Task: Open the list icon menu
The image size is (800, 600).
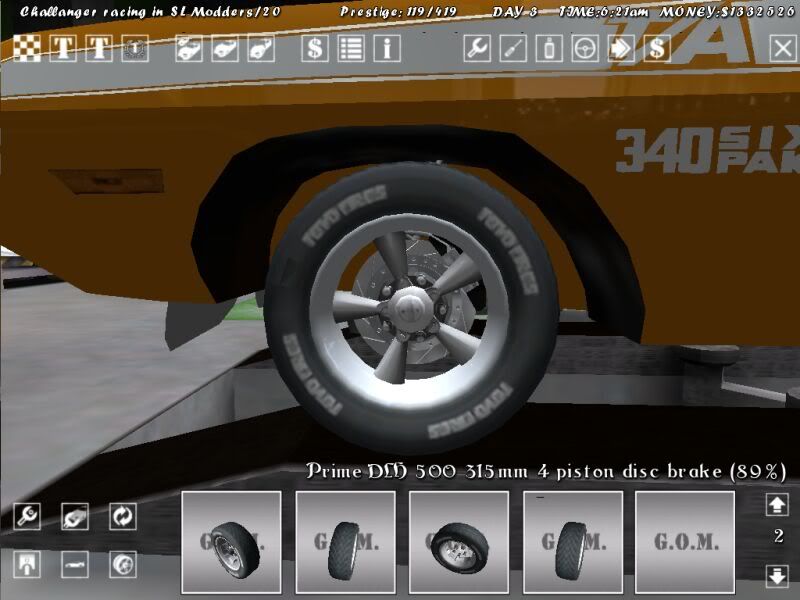Action: [351, 48]
